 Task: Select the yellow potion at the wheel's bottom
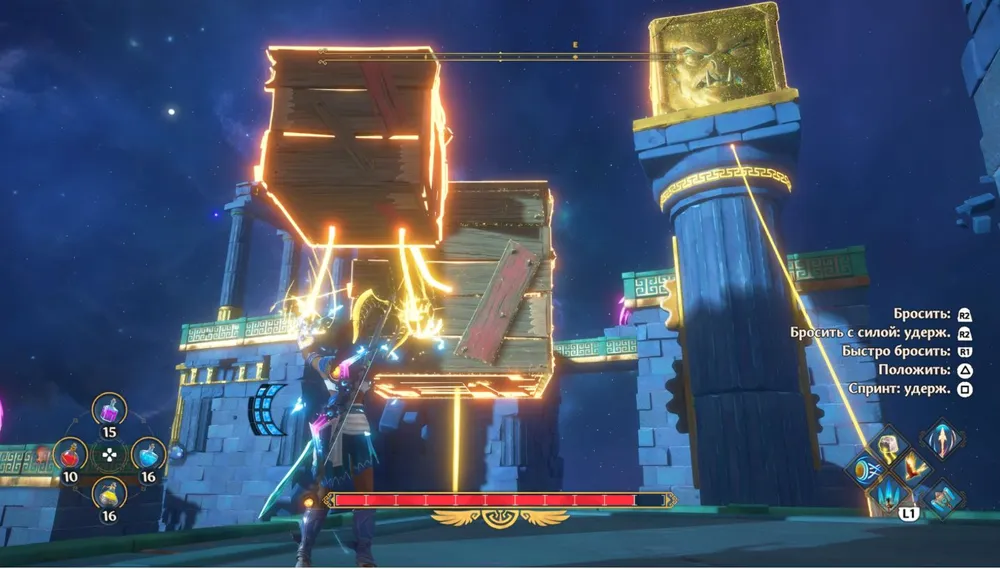(x=109, y=494)
